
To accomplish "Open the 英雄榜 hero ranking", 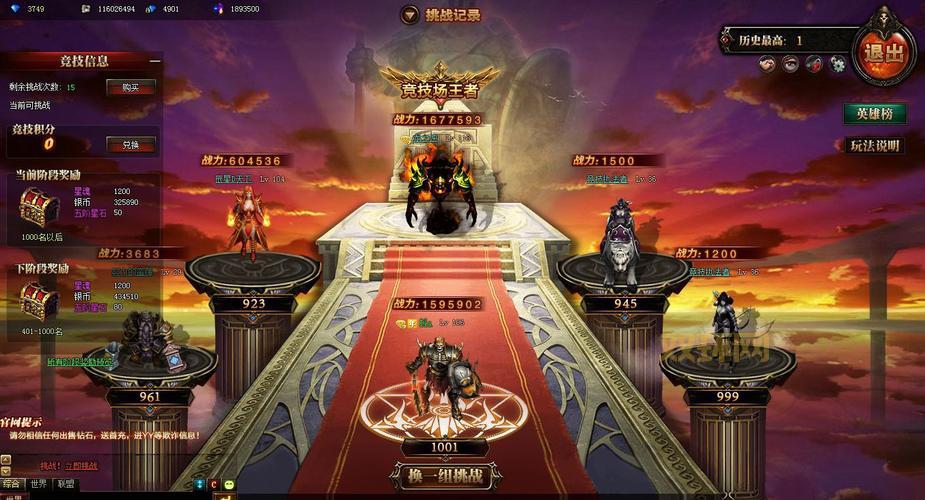I will point(874,113).
